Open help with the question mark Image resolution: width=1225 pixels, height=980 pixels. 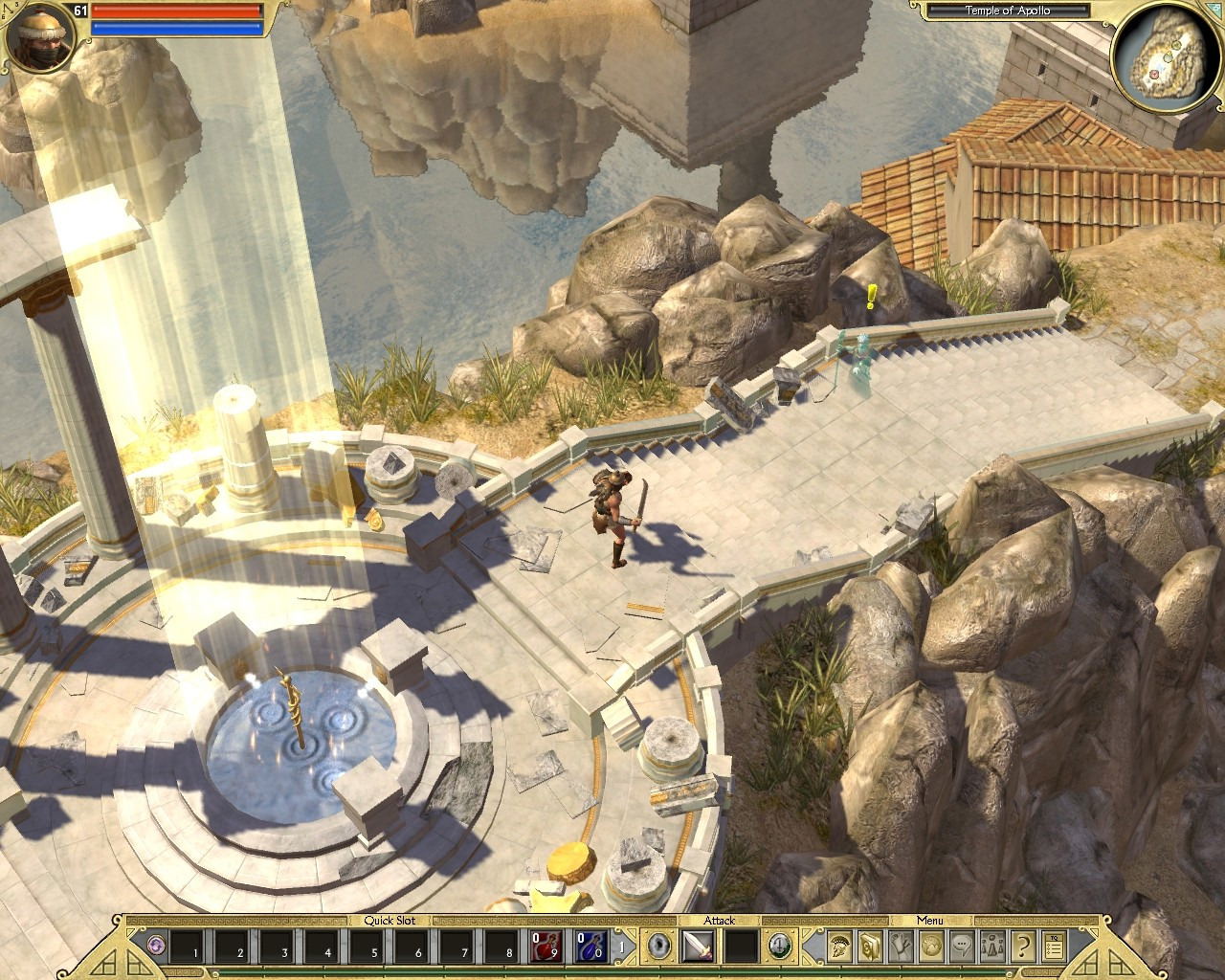click(x=1023, y=946)
